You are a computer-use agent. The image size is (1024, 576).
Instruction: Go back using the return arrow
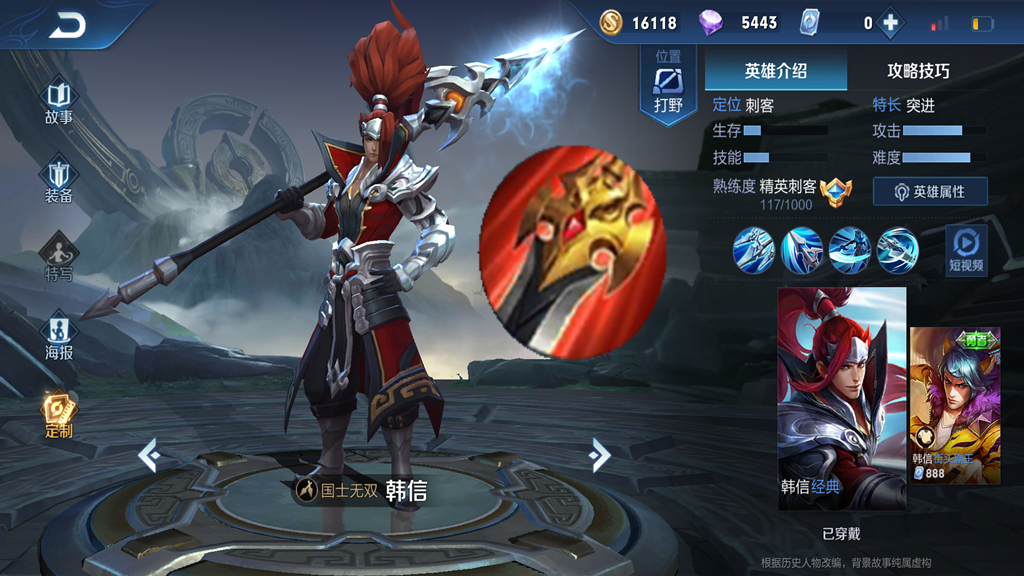[x=67, y=26]
